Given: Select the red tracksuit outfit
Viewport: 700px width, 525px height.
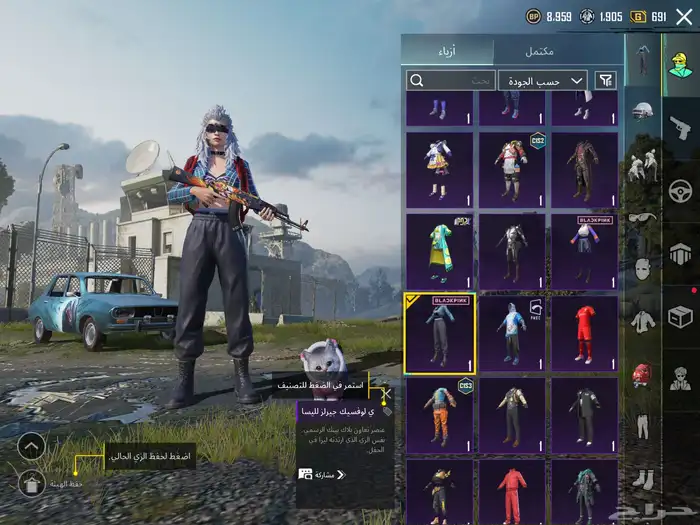Looking at the screenshot, I should coord(511,490).
